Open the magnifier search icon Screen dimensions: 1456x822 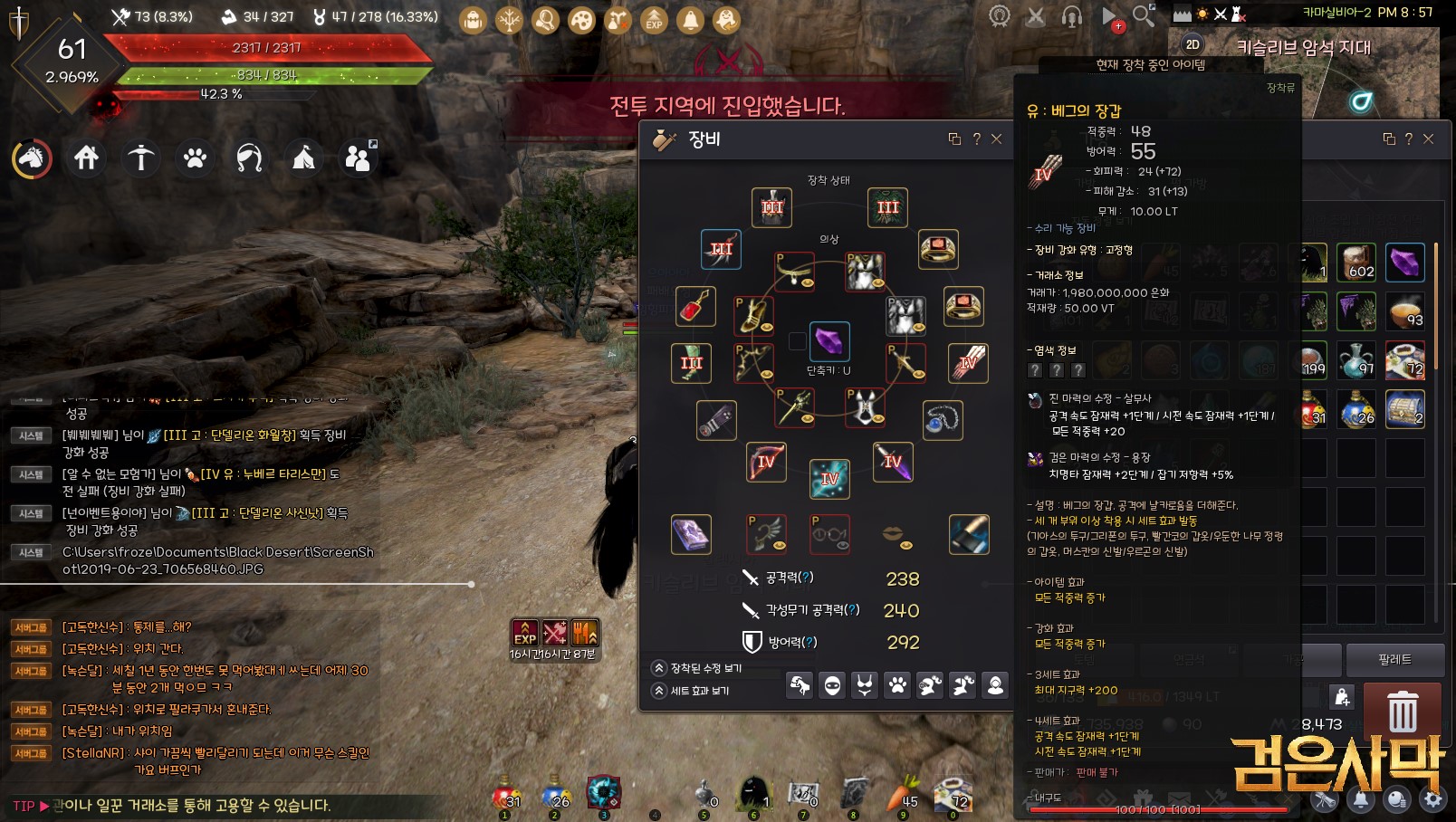[1144, 15]
